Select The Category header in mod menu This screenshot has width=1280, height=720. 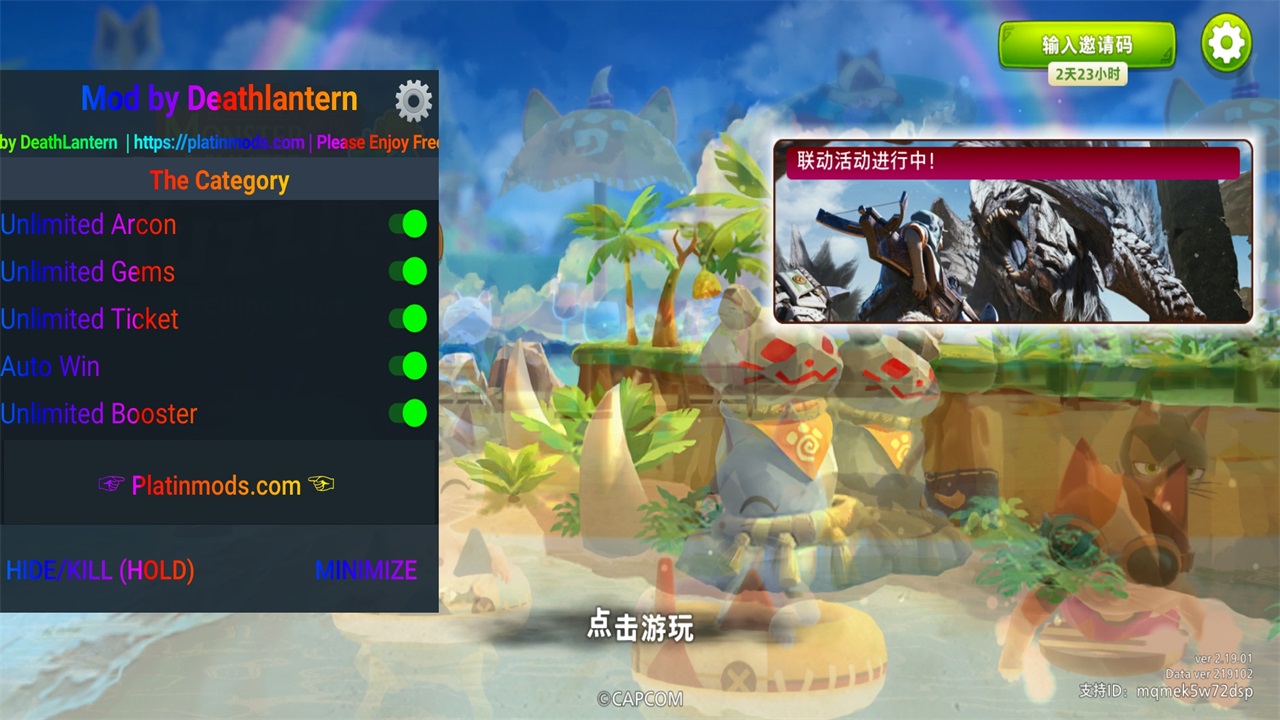pyautogui.click(x=219, y=181)
